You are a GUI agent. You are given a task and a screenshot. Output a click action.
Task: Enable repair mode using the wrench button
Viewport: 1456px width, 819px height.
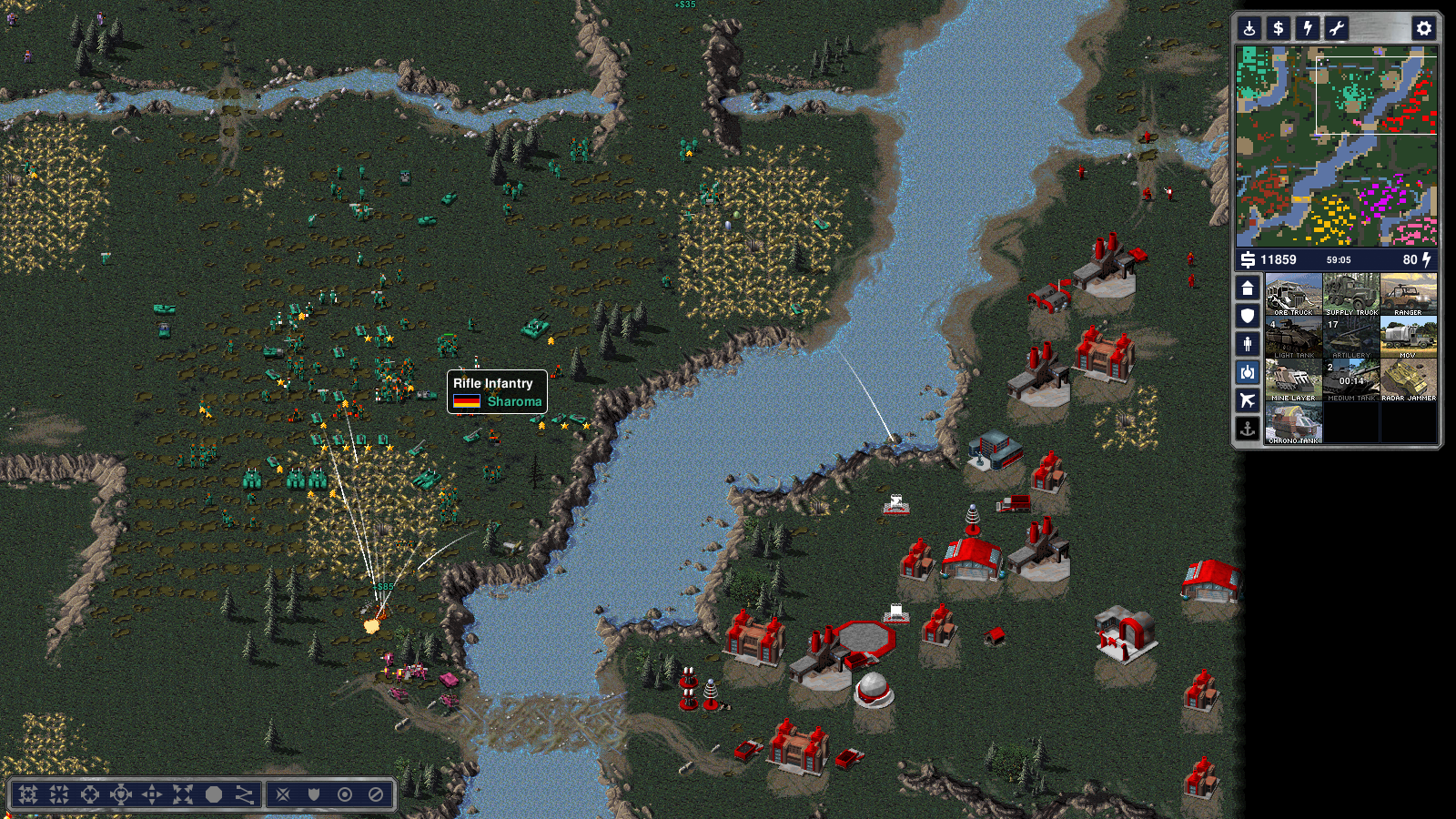click(x=1336, y=28)
